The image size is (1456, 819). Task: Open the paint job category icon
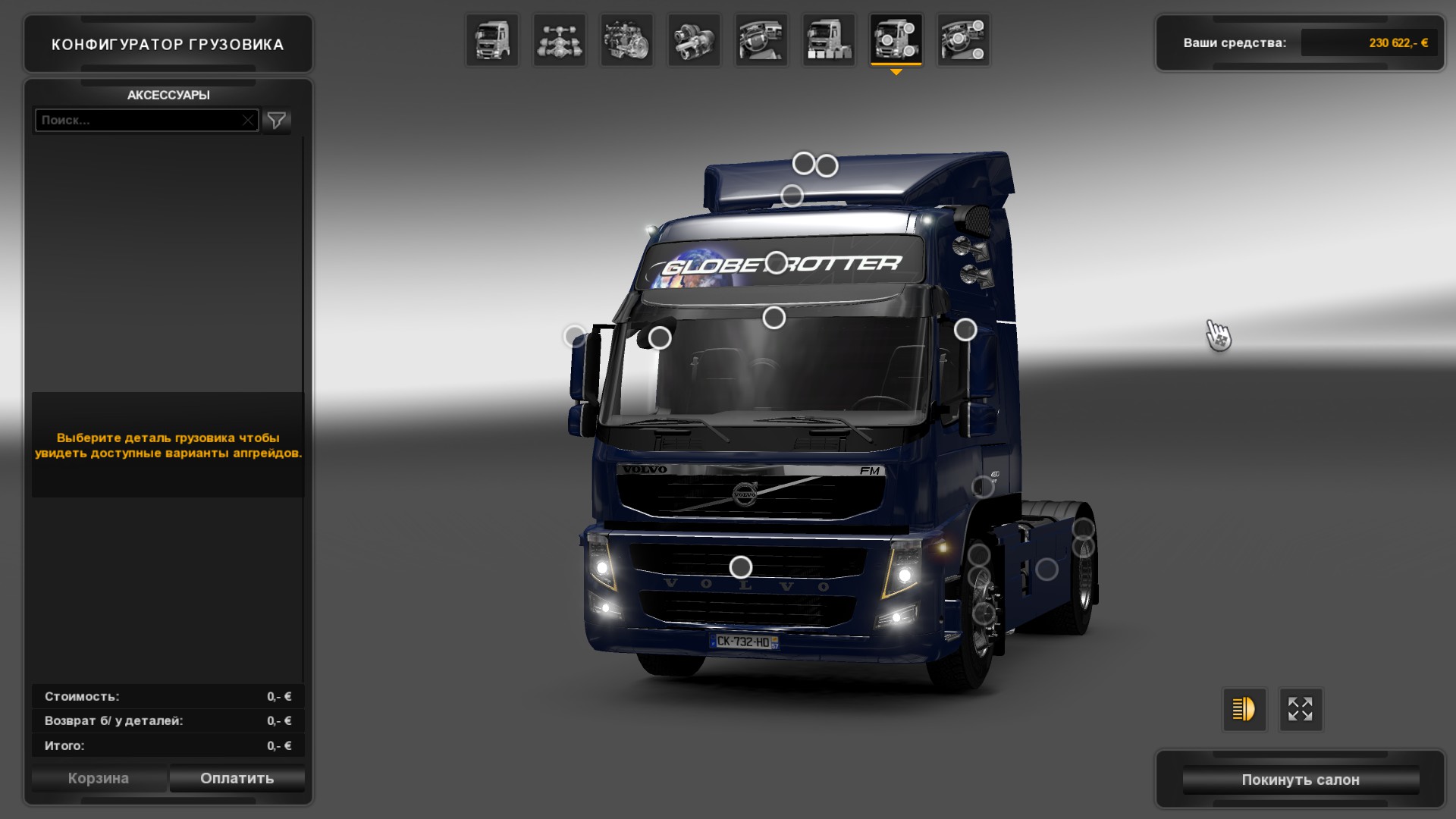point(830,40)
